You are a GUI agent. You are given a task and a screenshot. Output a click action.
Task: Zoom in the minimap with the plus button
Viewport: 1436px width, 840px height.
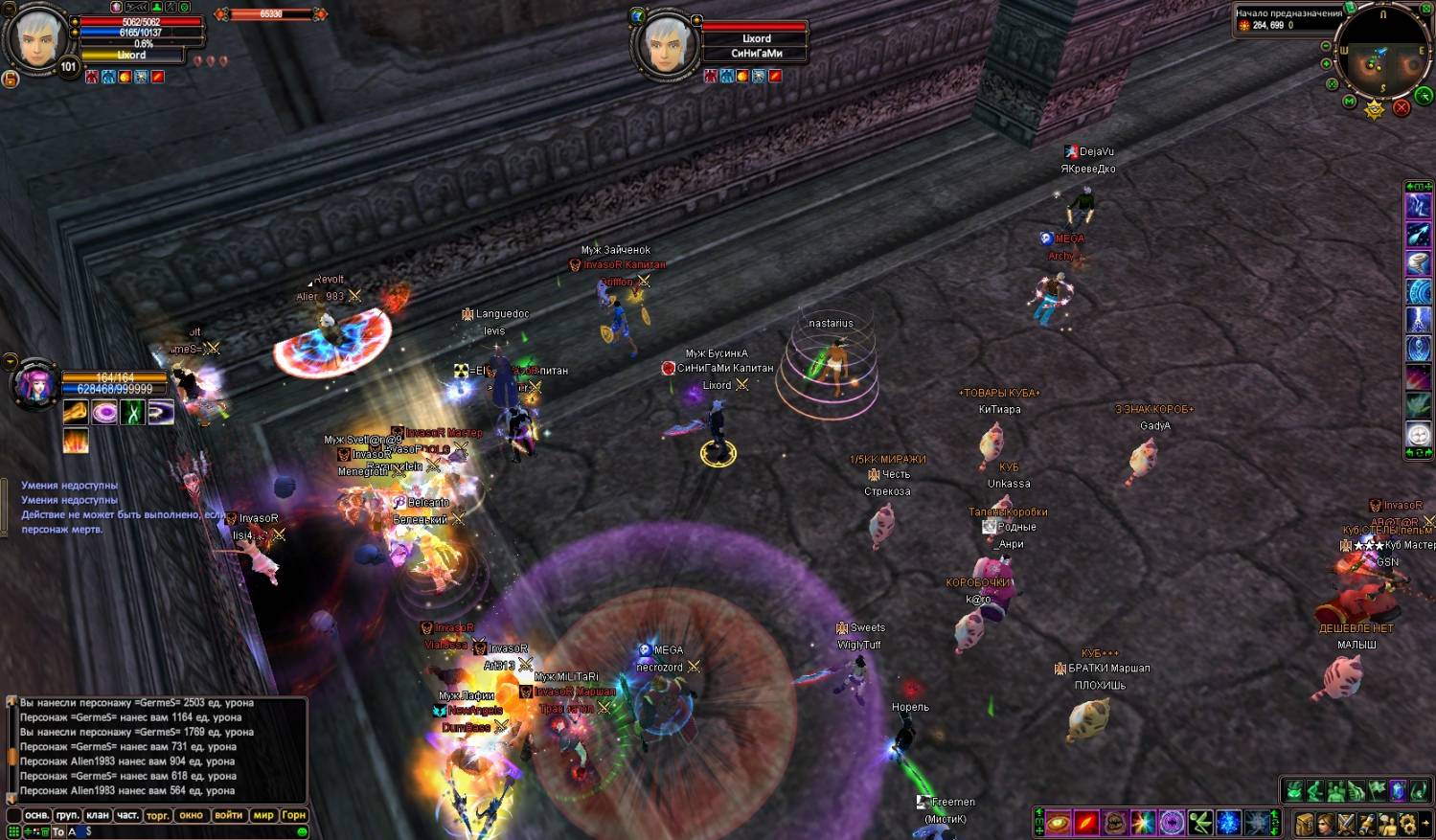[1326, 64]
